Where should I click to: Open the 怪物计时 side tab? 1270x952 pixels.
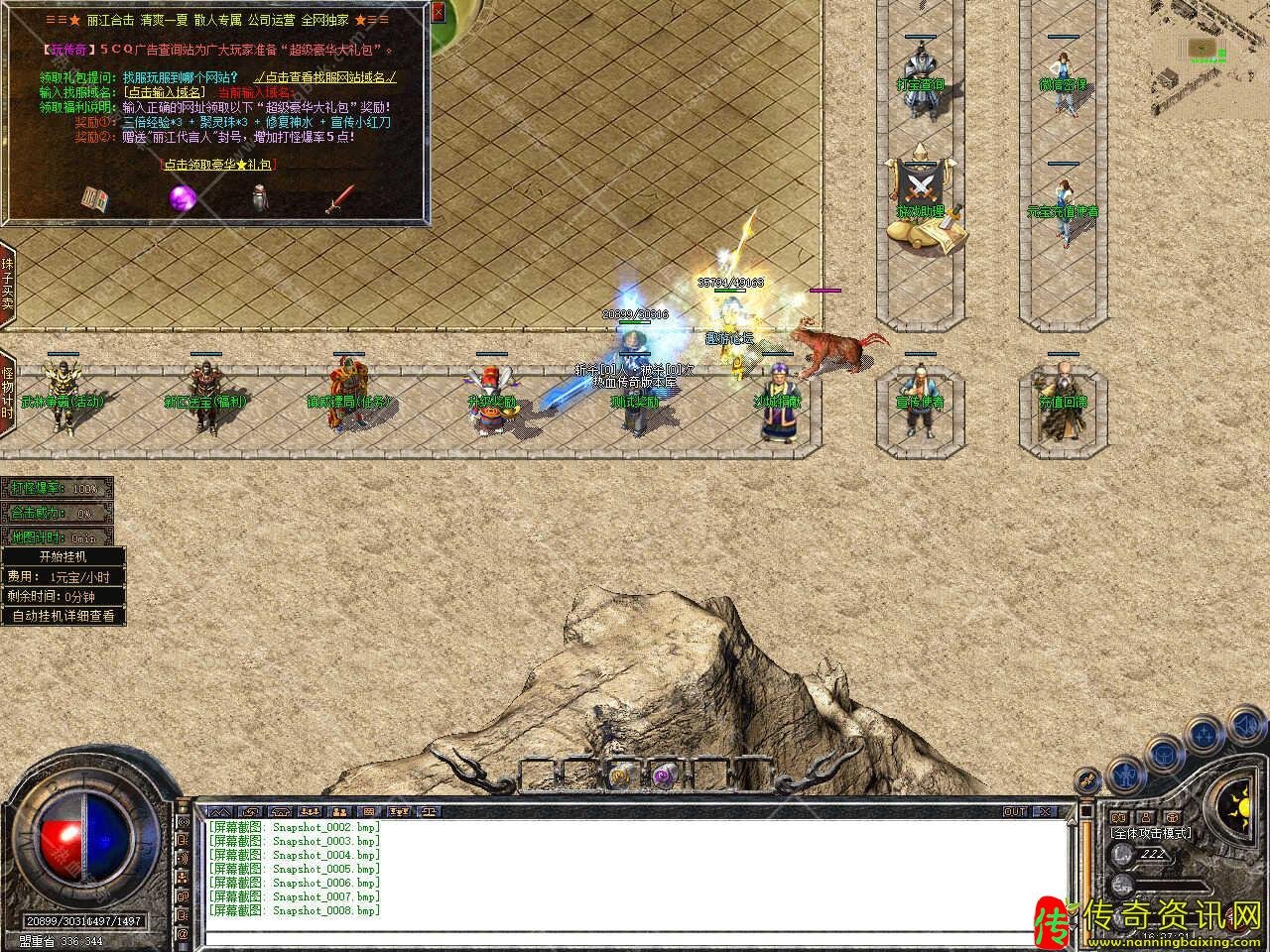click(7, 391)
